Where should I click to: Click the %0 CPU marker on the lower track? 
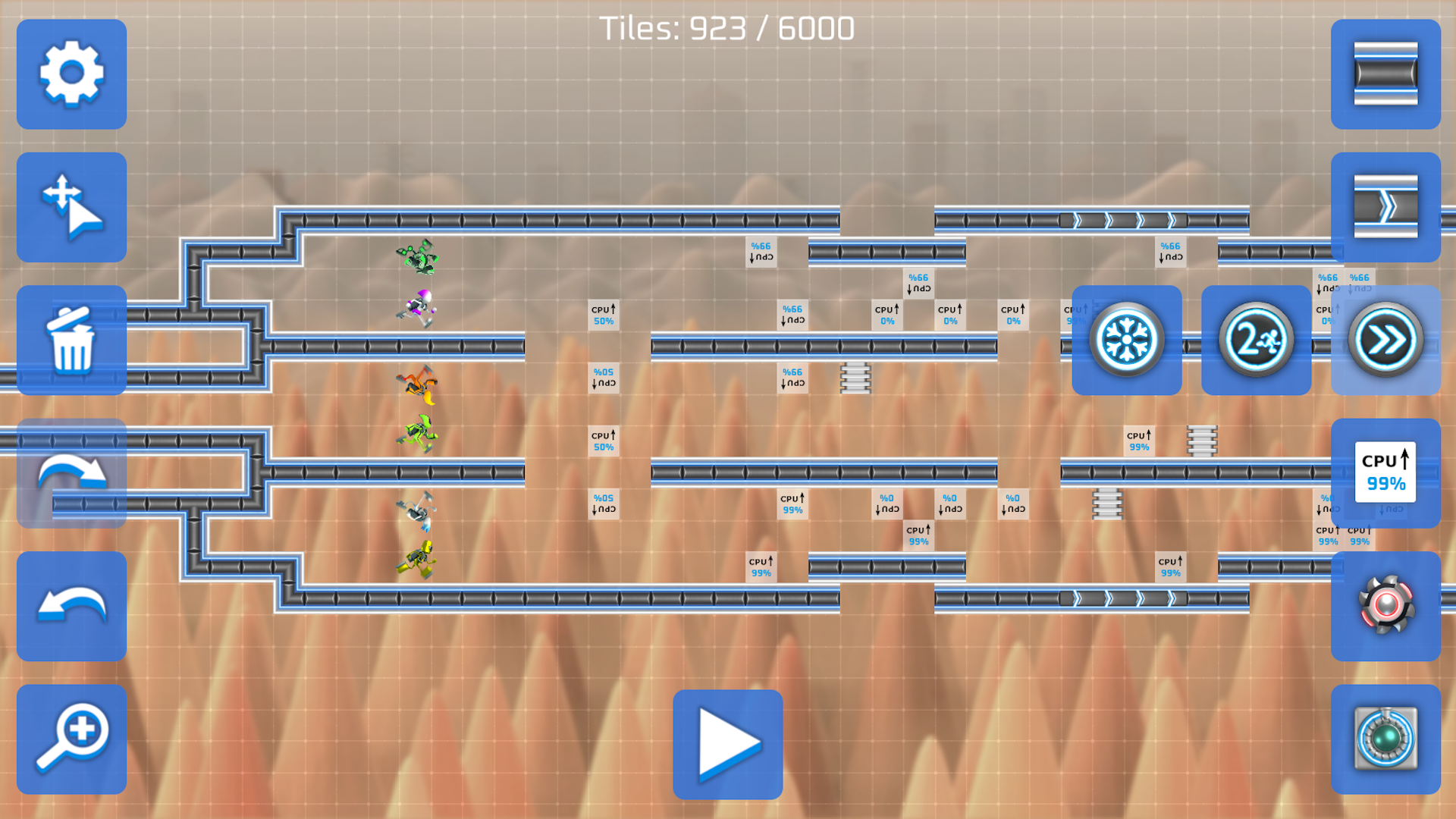887,504
